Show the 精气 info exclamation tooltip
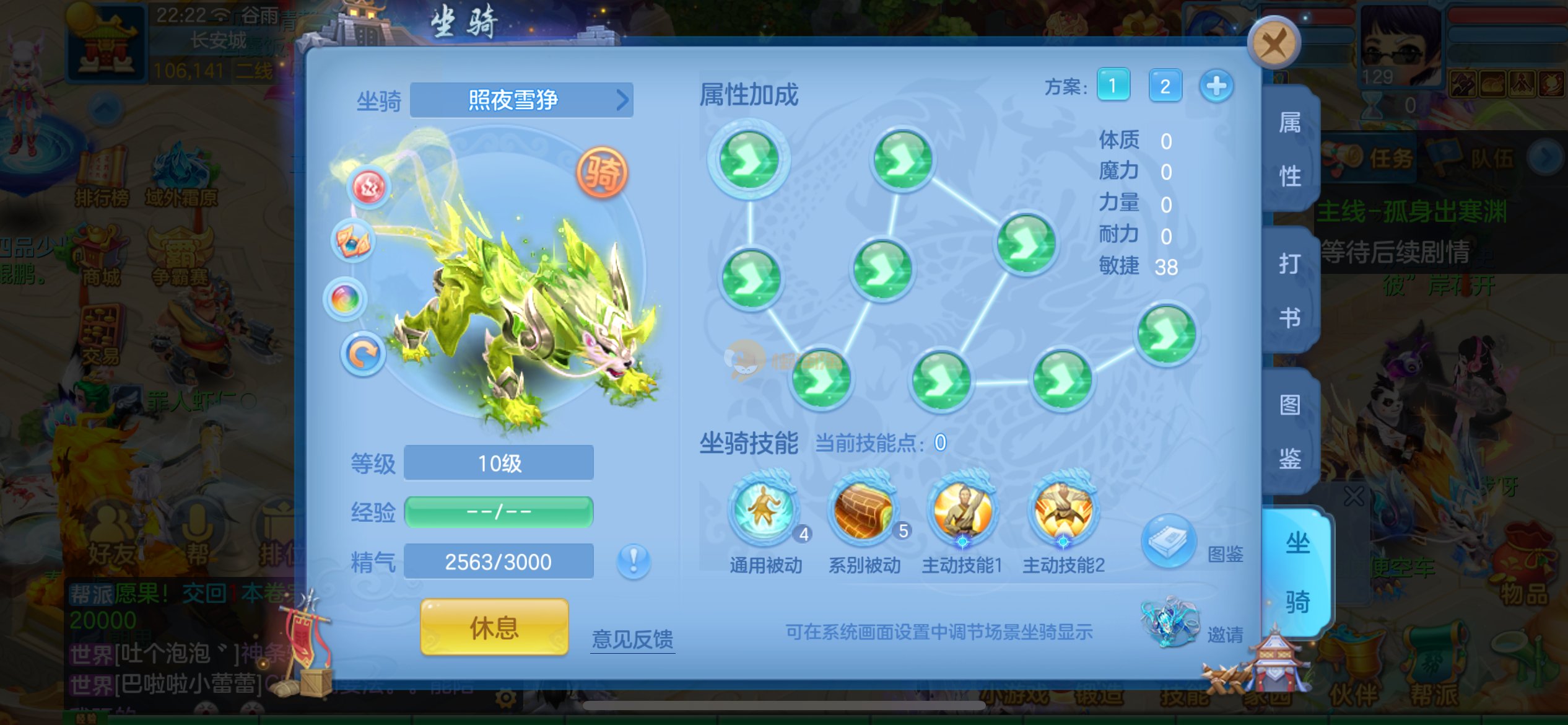Image resolution: width=1568 pixels, height=725 pixels. (x=634, y=561)
